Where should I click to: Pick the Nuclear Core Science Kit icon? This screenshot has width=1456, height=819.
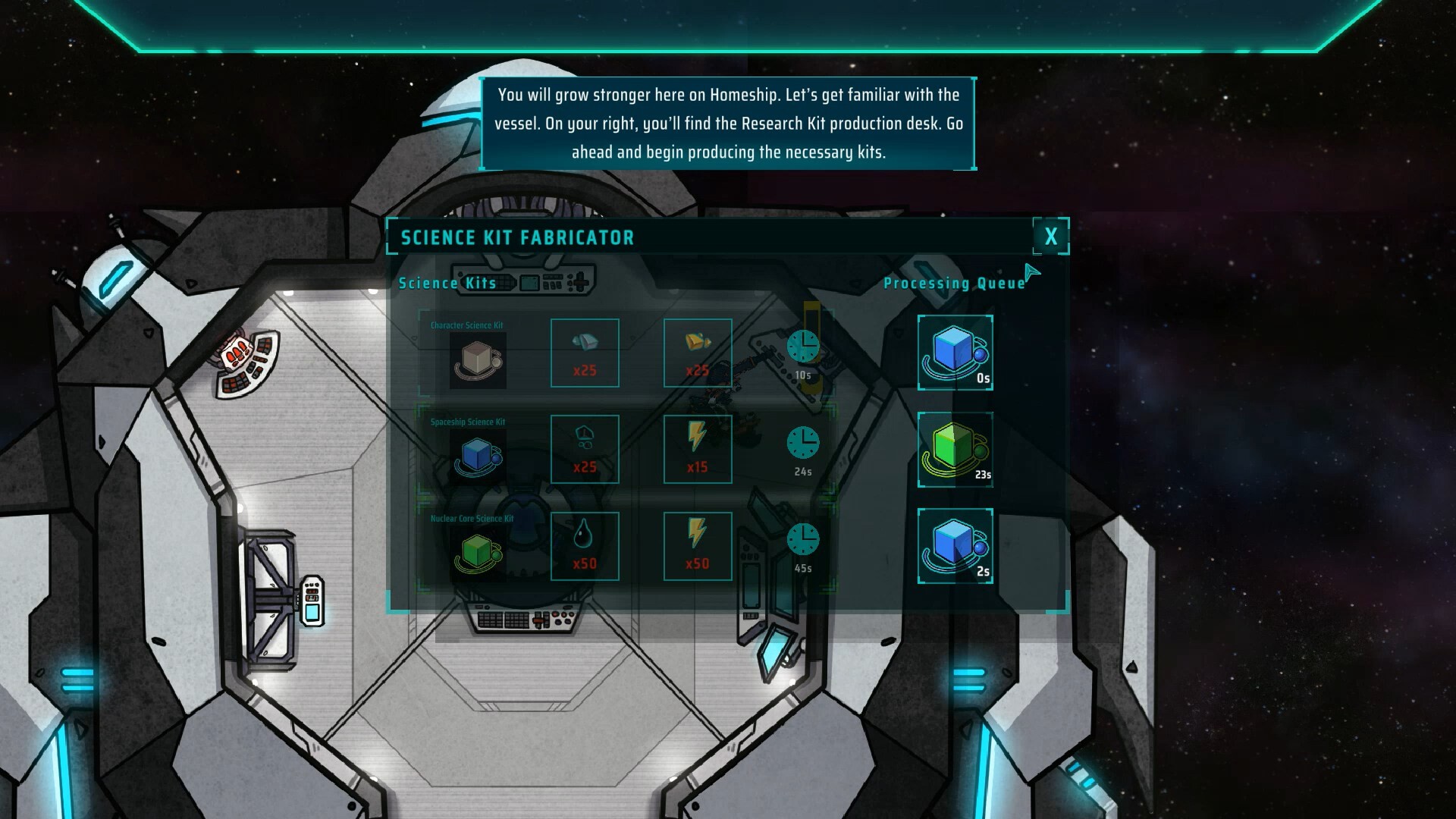point(478,553)
